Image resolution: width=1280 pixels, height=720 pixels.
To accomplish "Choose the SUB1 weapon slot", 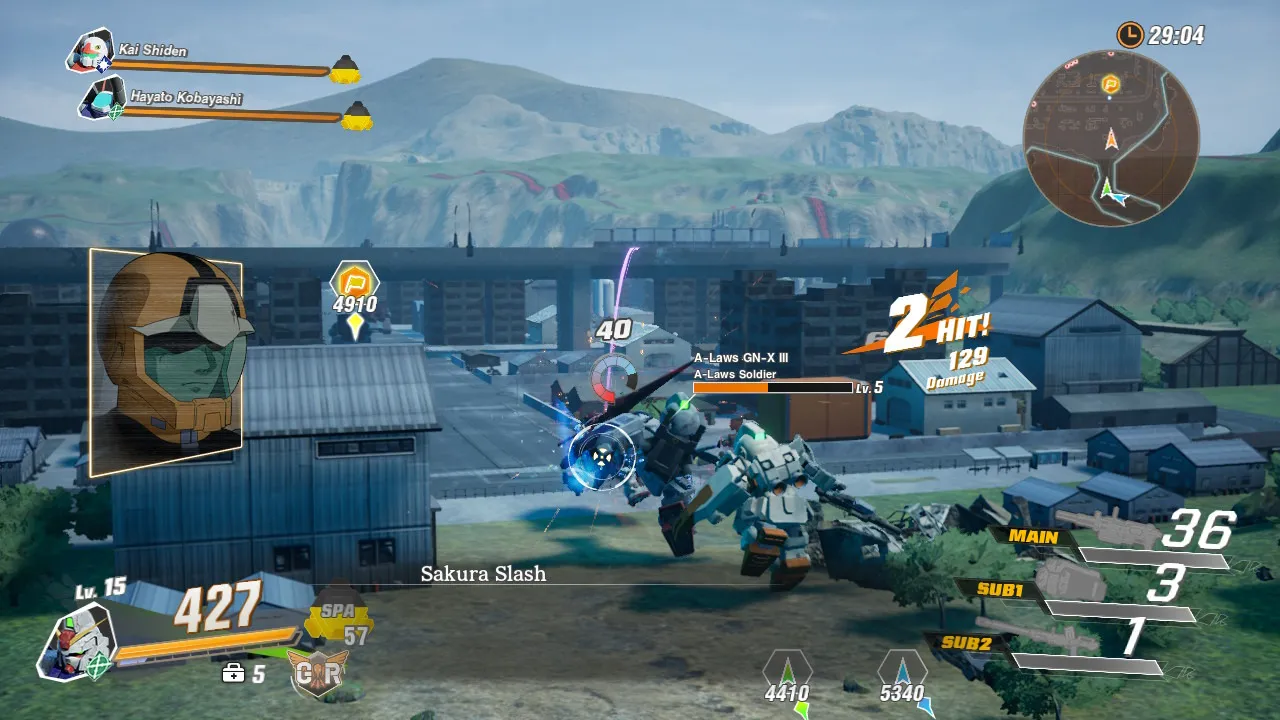I will click(x=999, y=589).
